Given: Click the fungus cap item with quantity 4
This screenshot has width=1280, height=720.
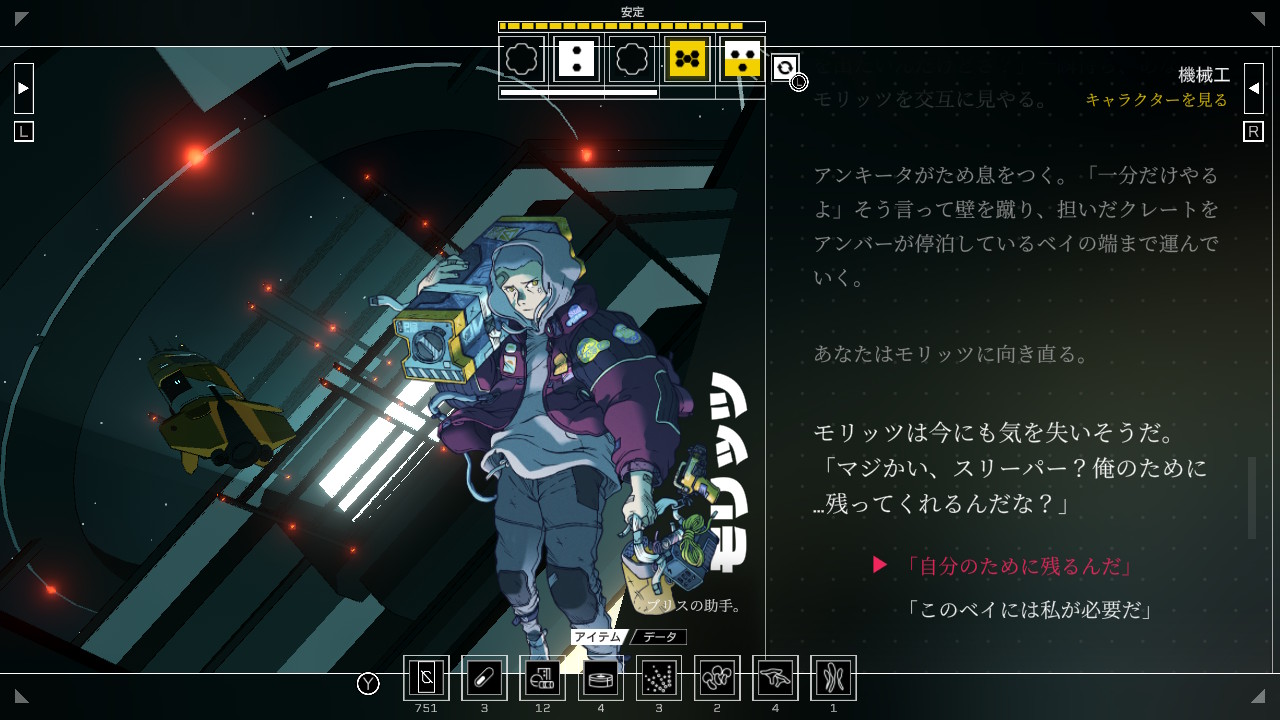Looking at the screenshot, I should pyautogui.click(x=774, y=678).
